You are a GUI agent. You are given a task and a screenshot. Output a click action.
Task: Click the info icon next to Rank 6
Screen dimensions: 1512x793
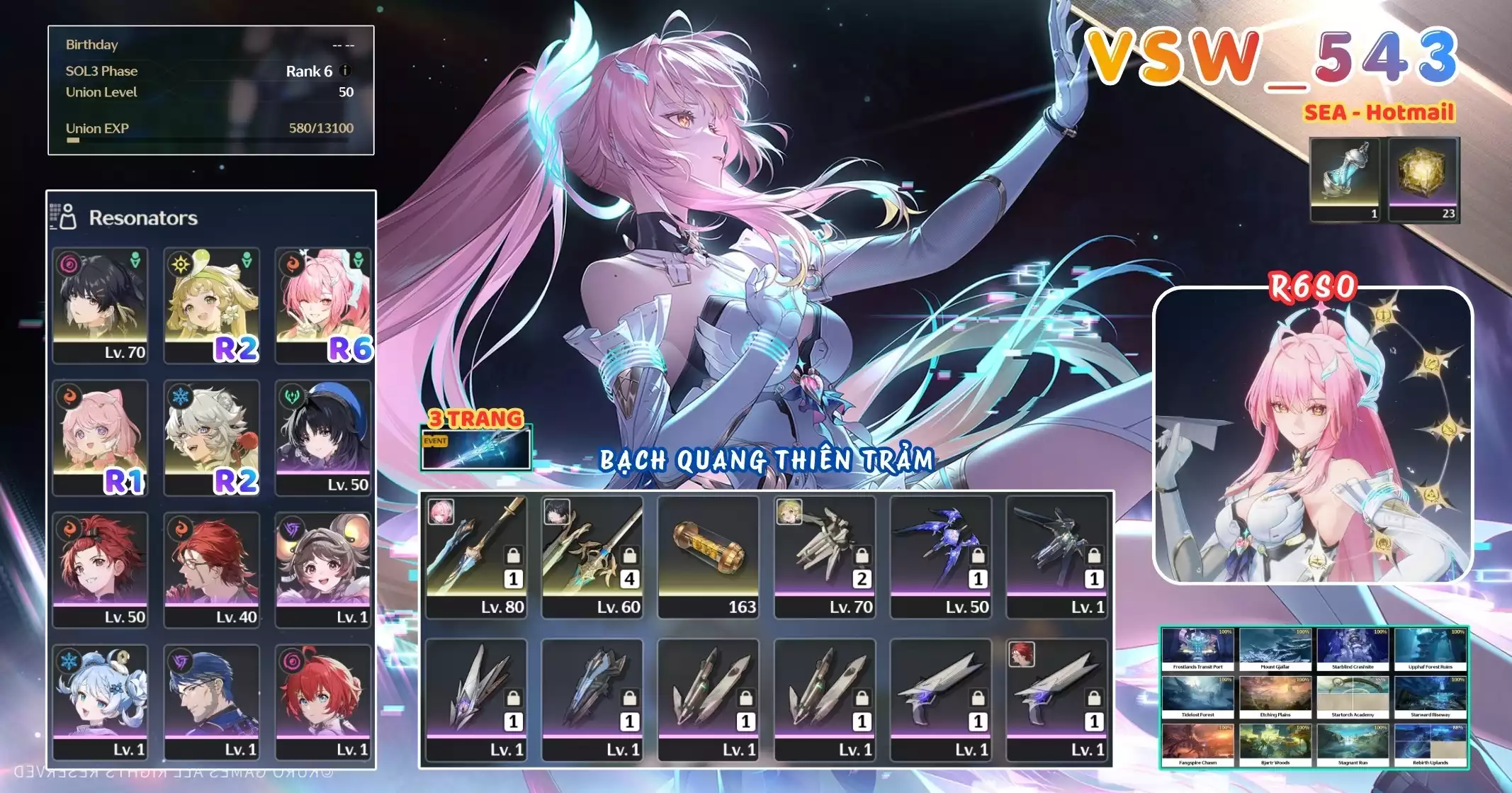(x=346, y=71)
